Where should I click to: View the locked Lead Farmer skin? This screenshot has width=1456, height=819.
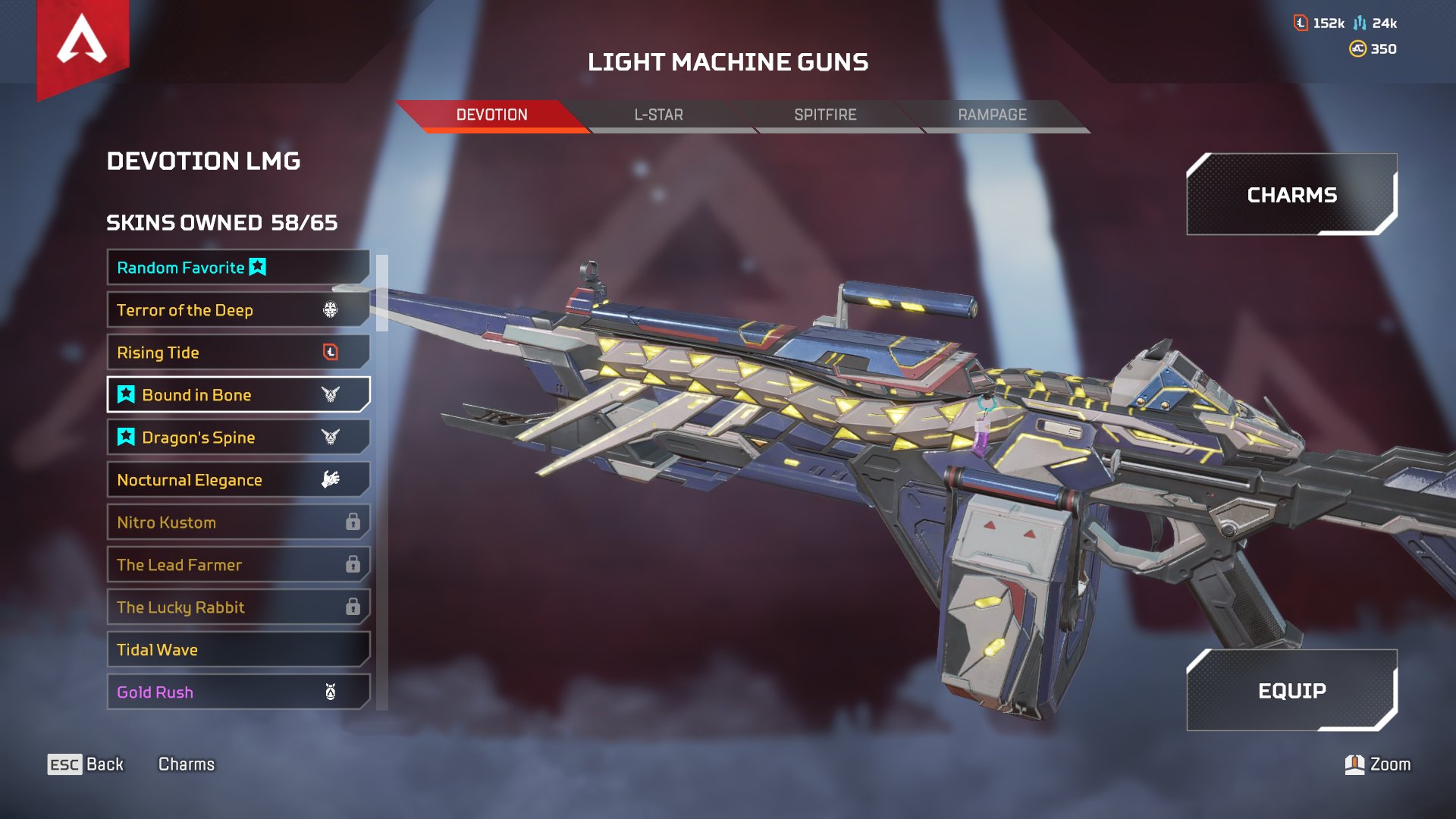click(x=238, y=565)
